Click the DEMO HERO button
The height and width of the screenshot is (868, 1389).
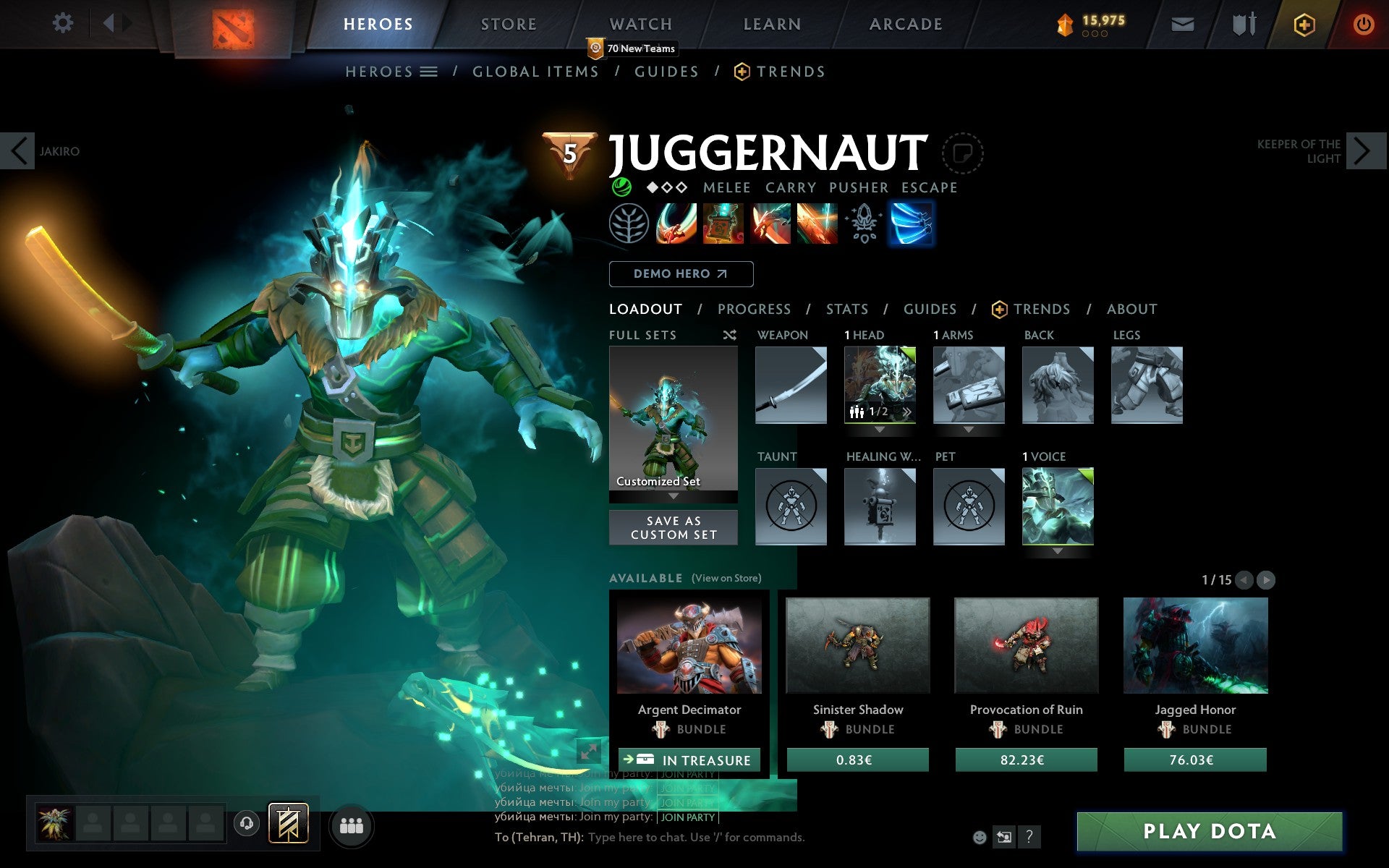click(x=681, y=274)
